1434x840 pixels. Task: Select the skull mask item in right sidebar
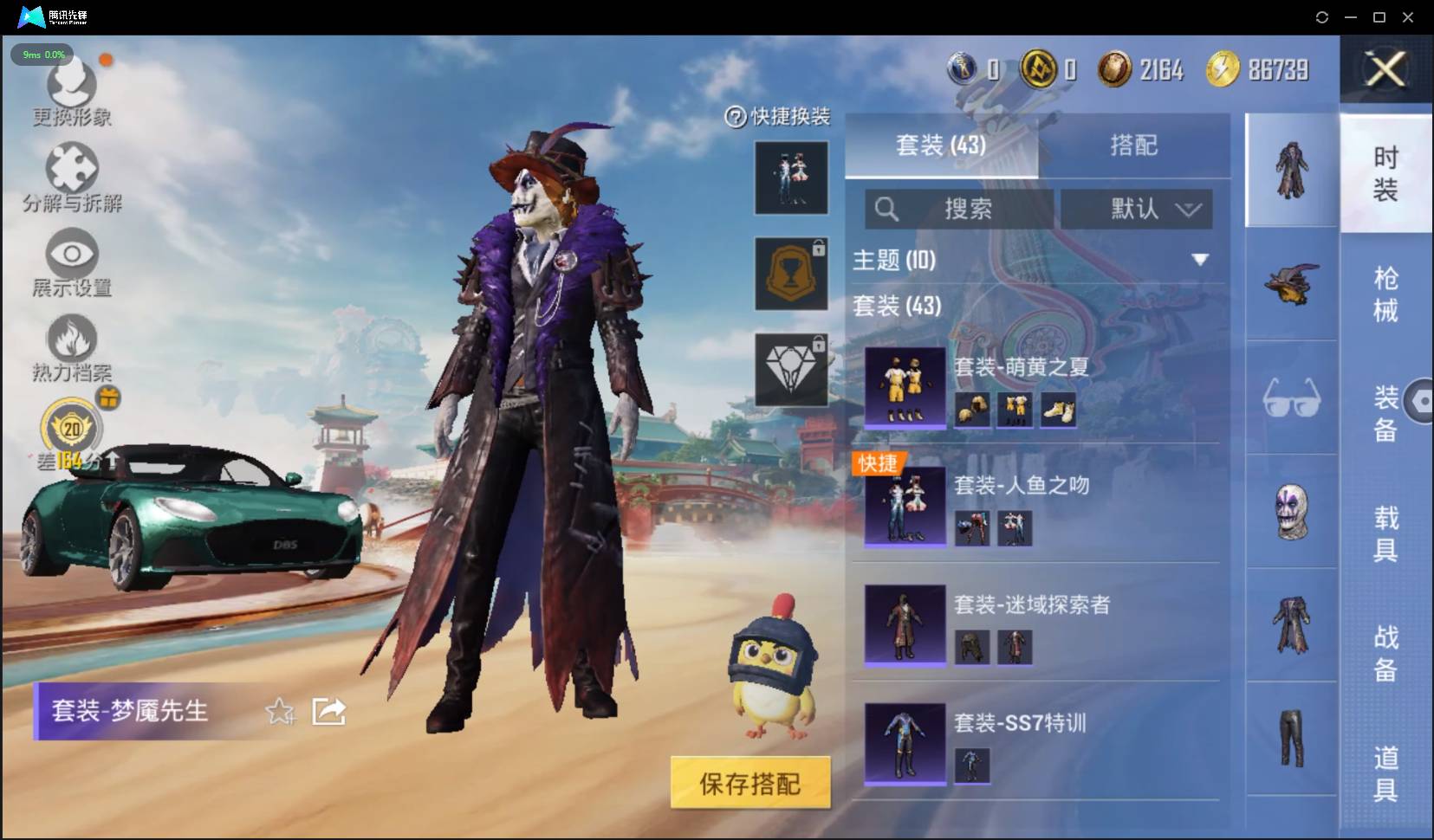tap(1292, 512)
